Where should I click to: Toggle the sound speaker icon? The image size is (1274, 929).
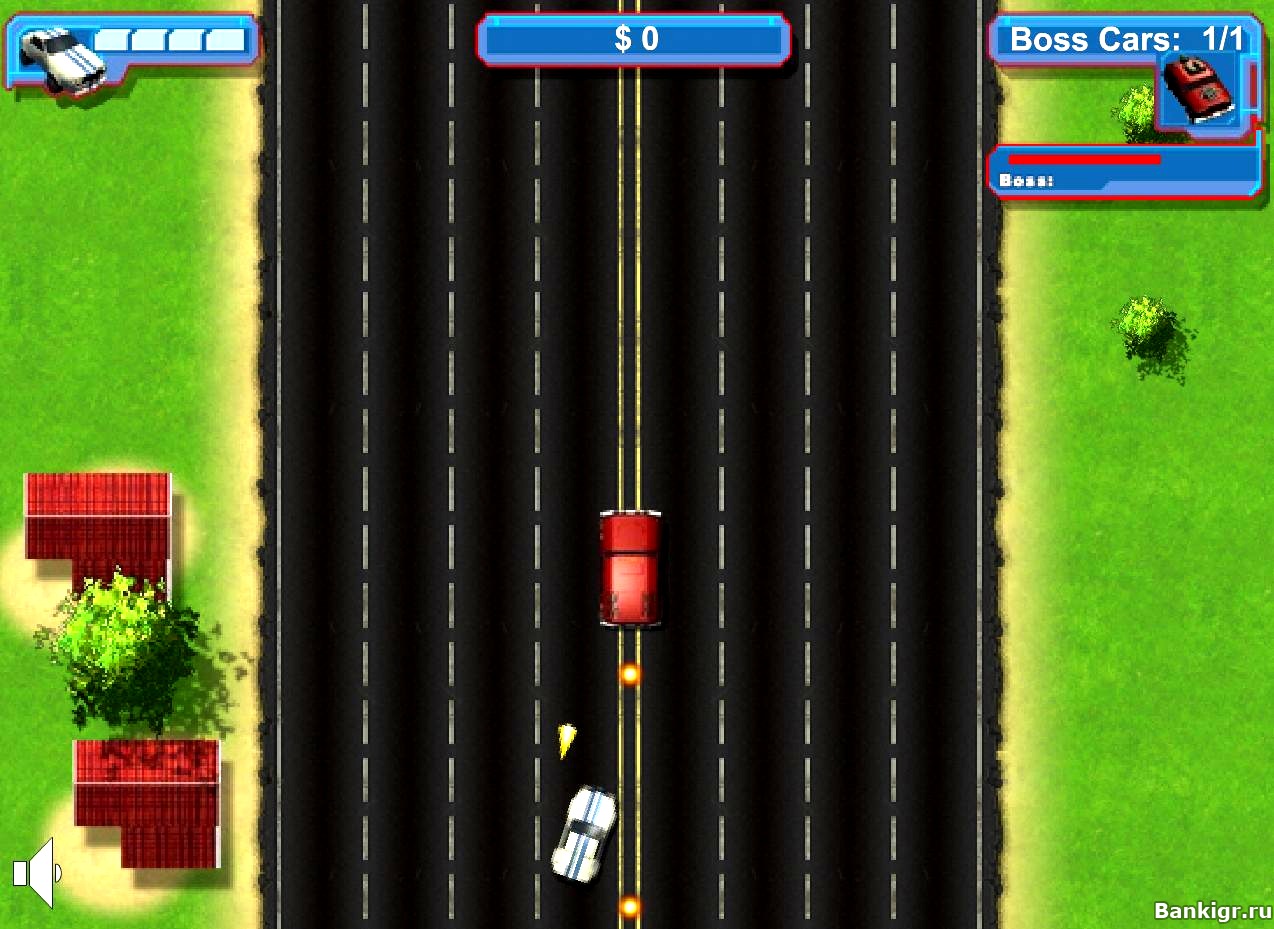click(36, 873)
